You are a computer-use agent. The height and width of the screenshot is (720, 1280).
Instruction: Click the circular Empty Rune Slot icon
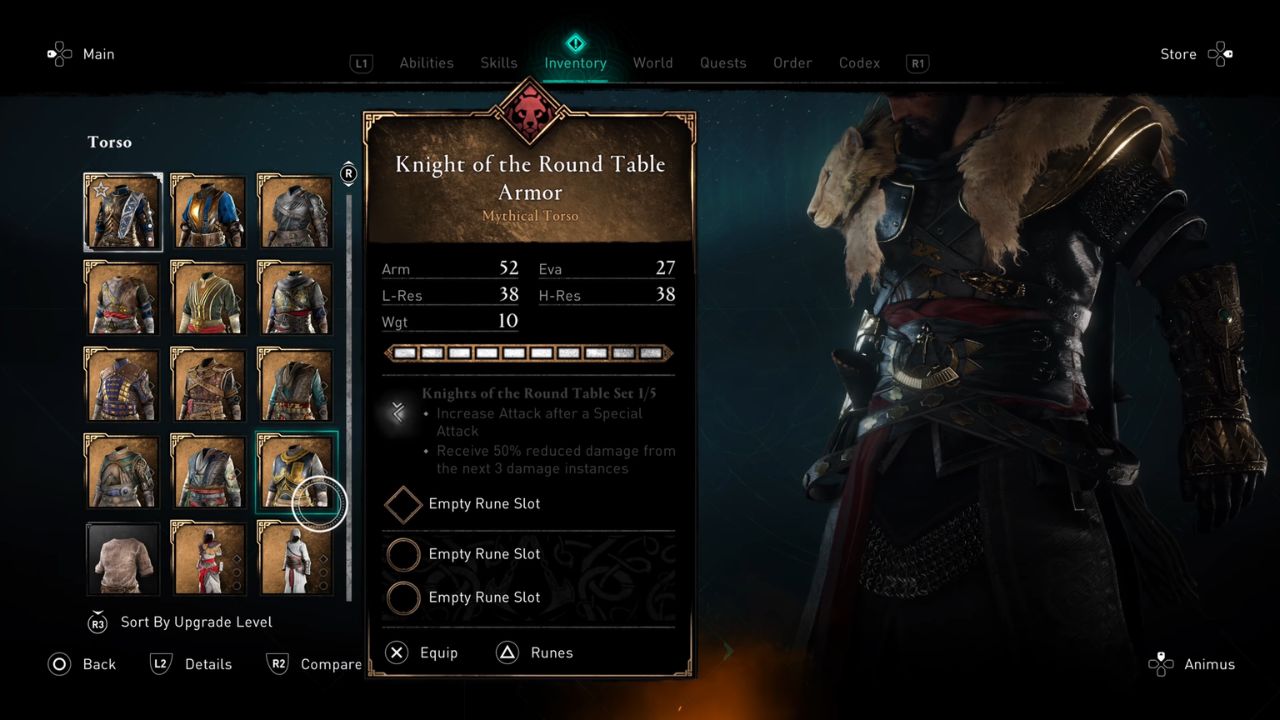coord(403,554)
